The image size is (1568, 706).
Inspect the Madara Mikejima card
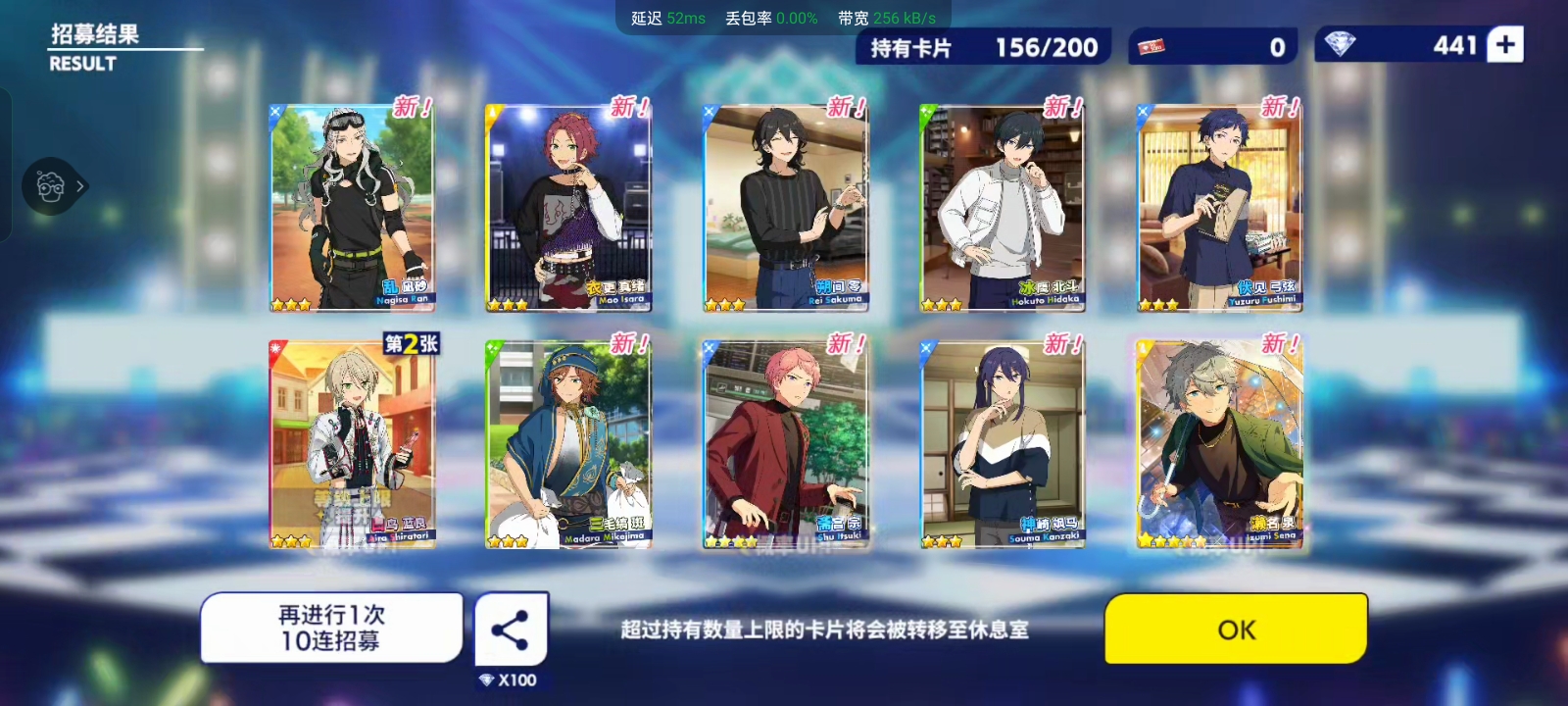coord(568,444)
